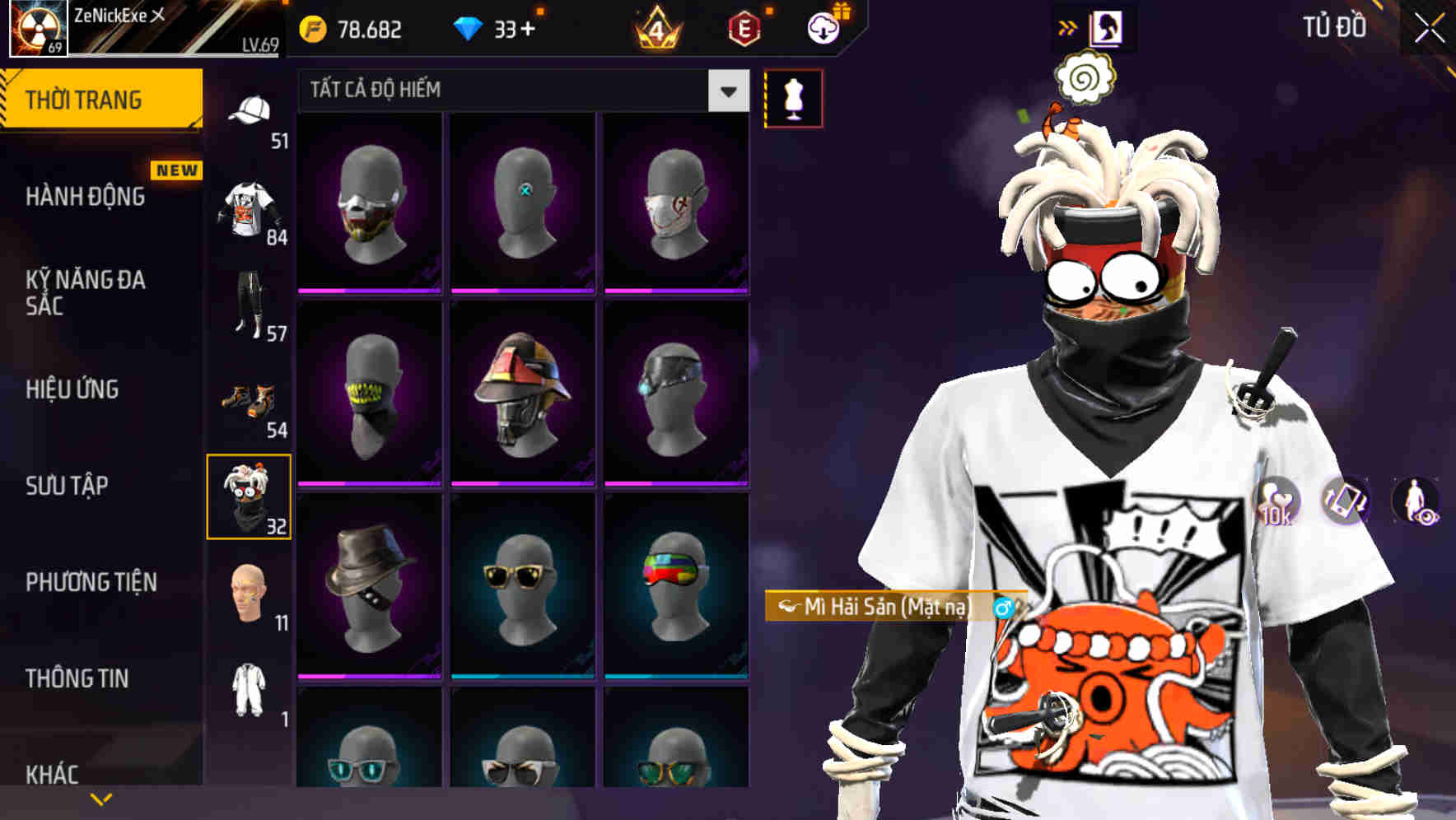The height and width of the screenshot is (820, 1456).
Task: Click the red E badge icon
Action: [x=743, y=30]
